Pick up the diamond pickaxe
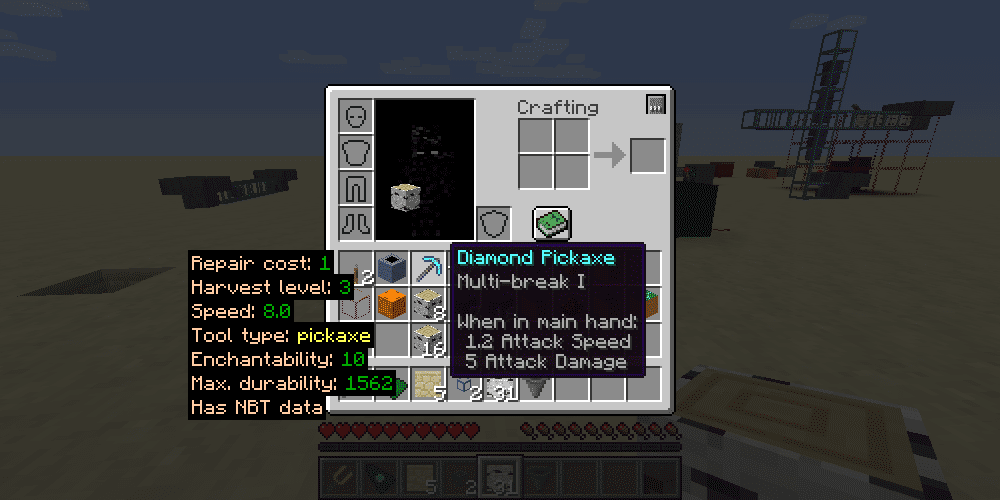Screen dimensions: 1000x500 point(427,268)
